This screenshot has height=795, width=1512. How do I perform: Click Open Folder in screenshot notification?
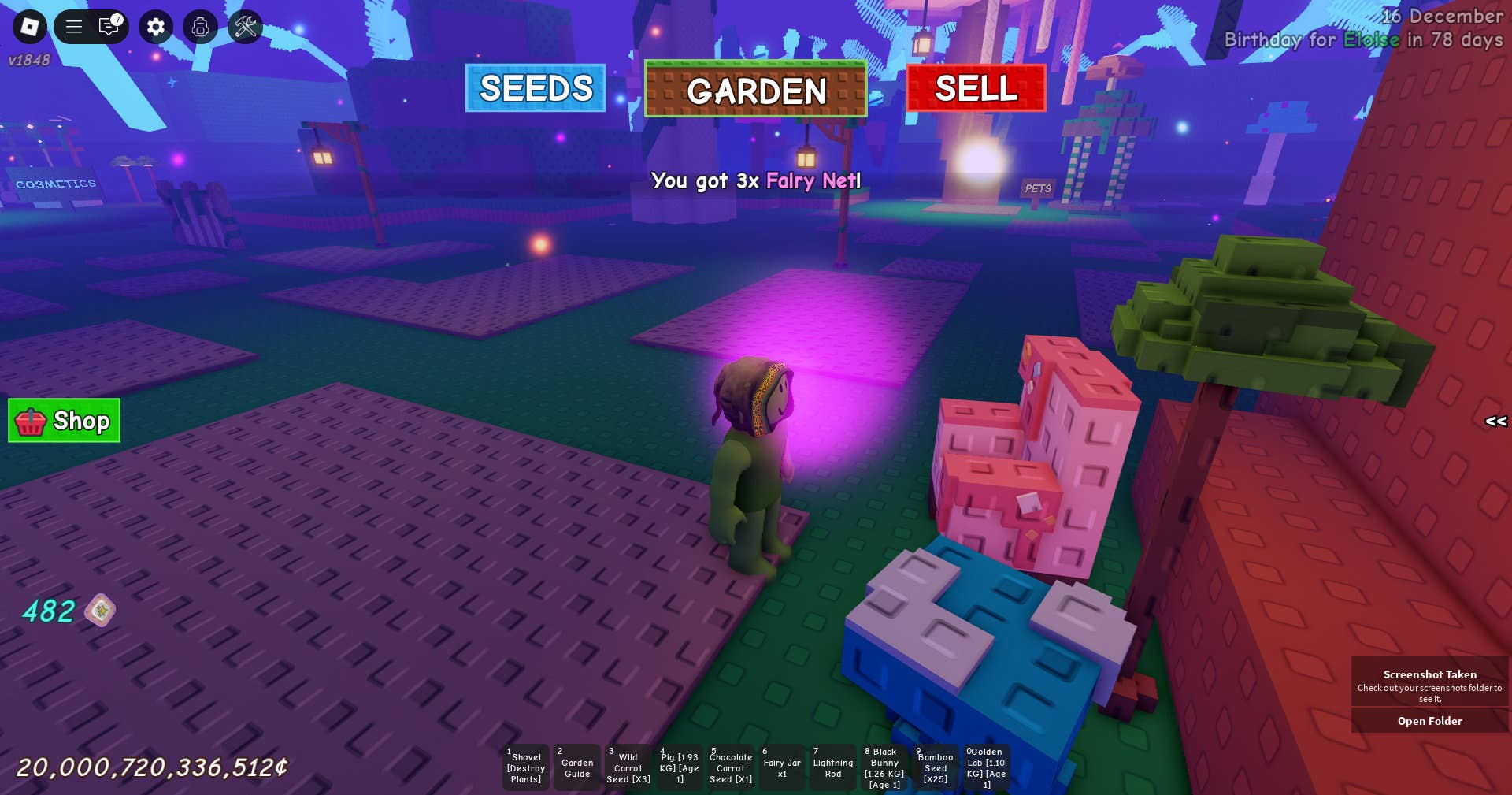[1429, 721]
